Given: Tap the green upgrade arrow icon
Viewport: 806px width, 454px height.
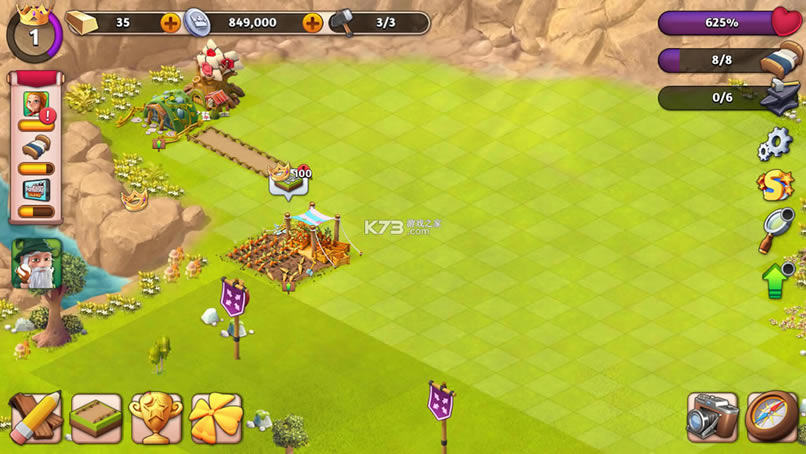Looking at the screenshot, I should (777, 279).
